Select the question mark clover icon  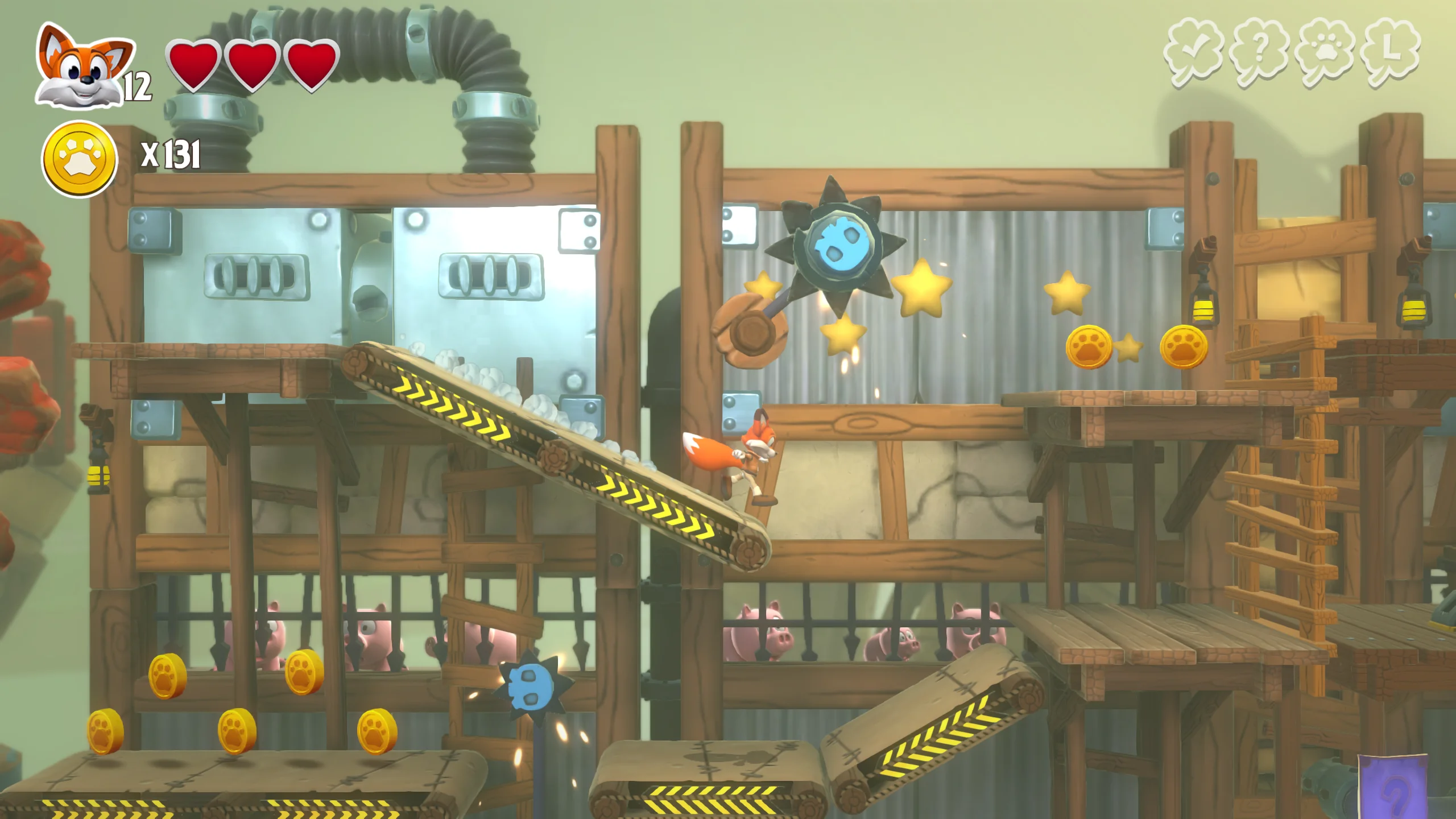click(x=1258, y=53)
